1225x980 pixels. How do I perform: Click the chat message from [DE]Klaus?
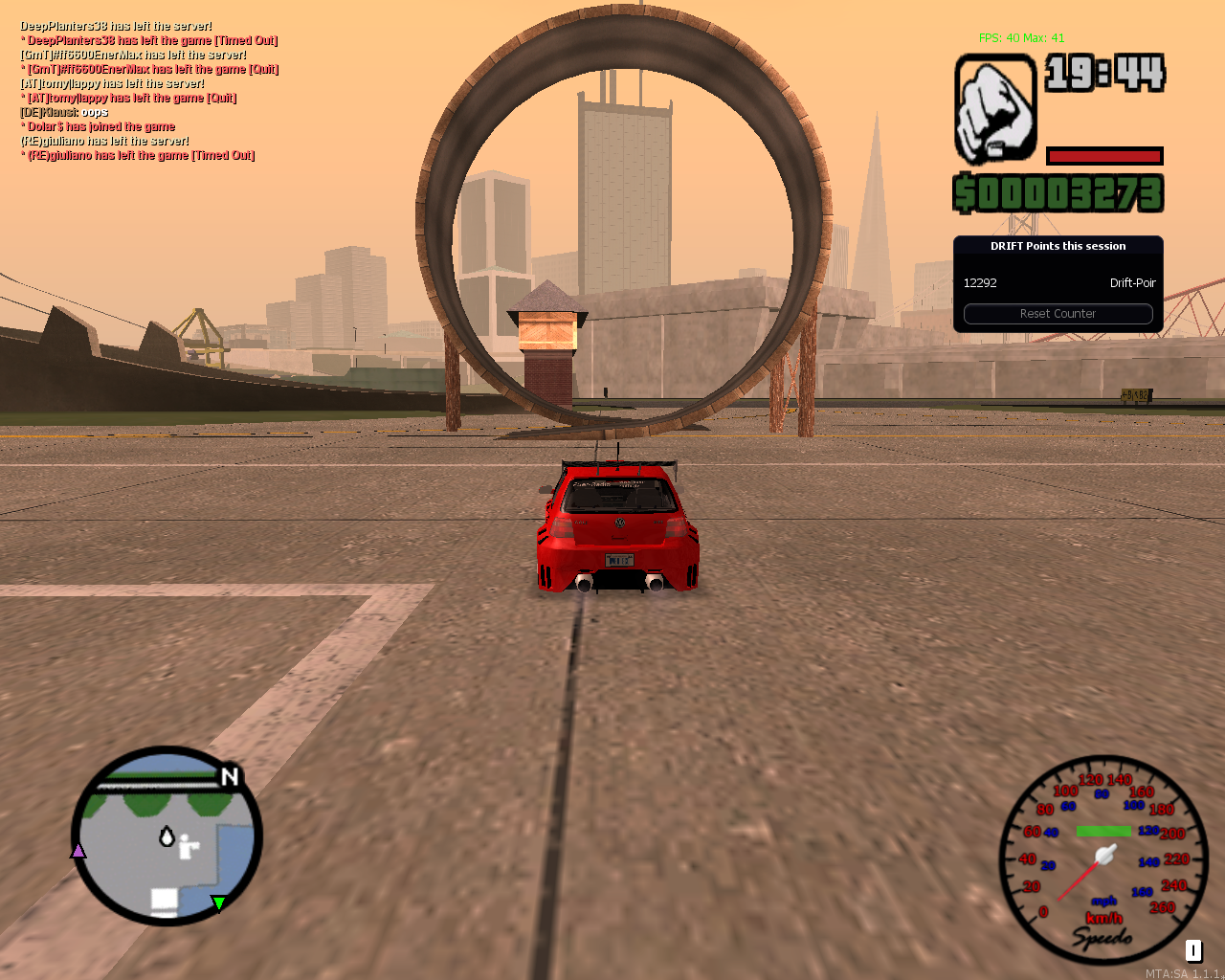(64, 111)
